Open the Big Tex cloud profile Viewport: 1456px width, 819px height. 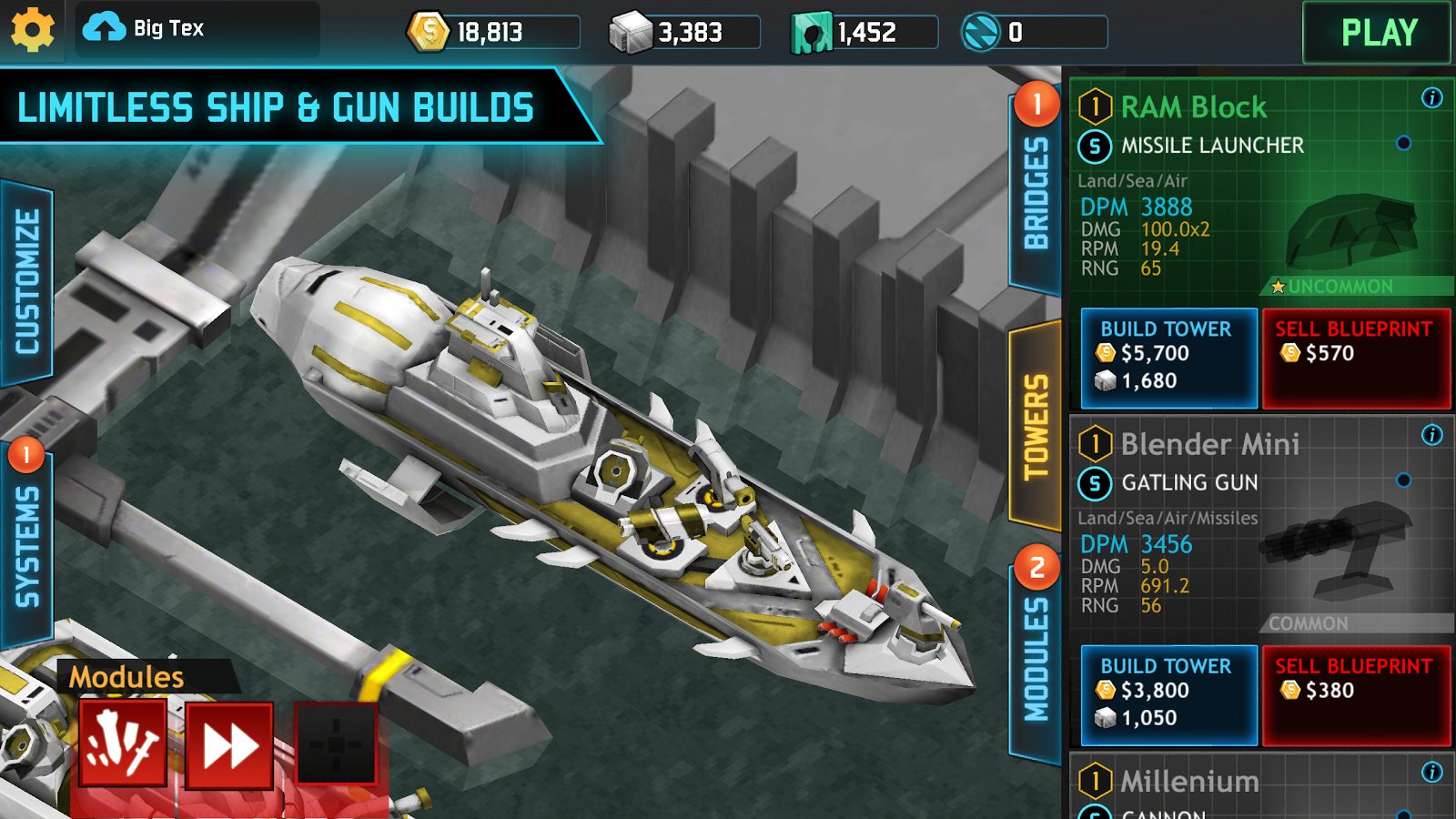click(x=146, y=29)
